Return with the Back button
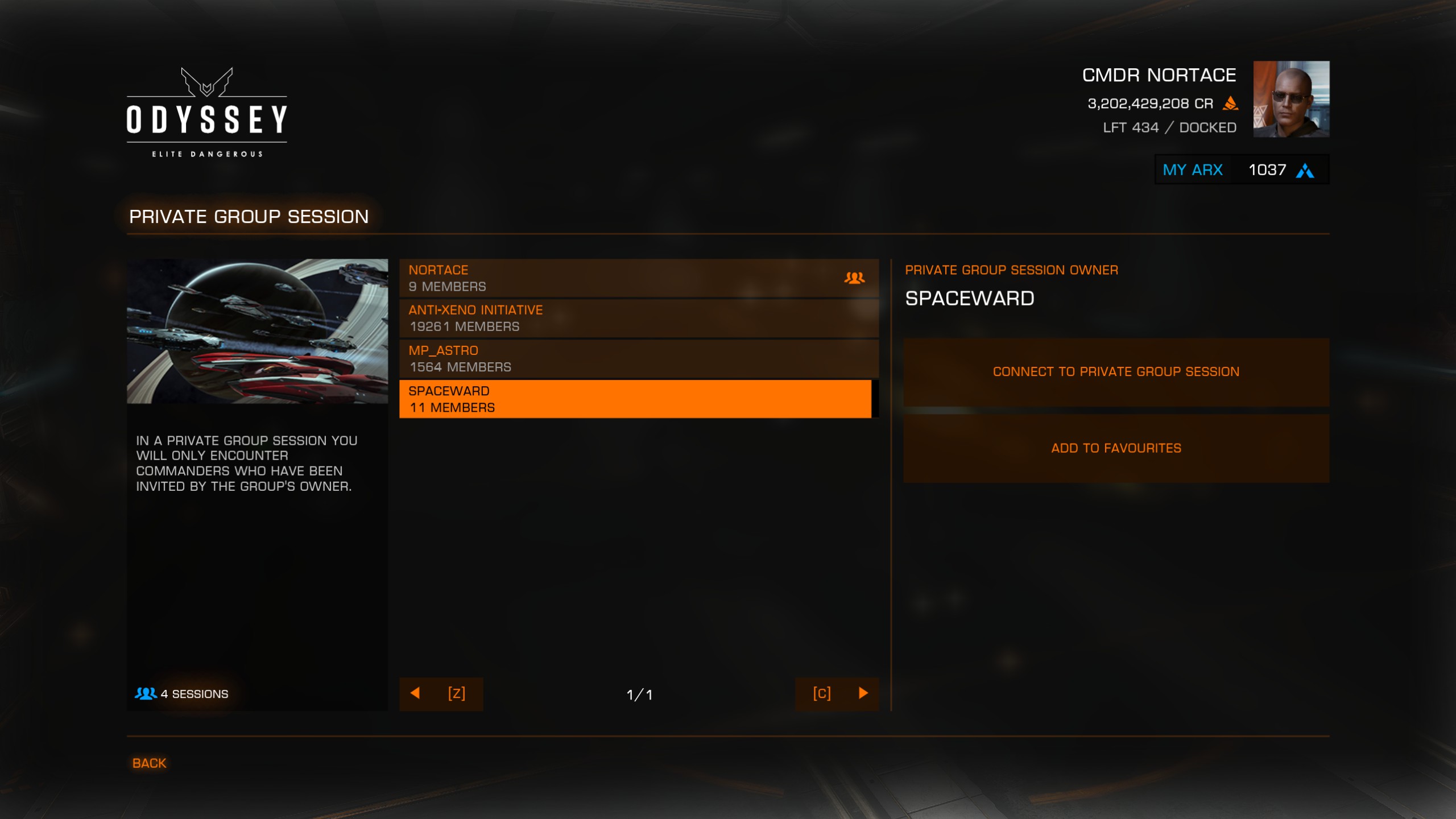 149,763
